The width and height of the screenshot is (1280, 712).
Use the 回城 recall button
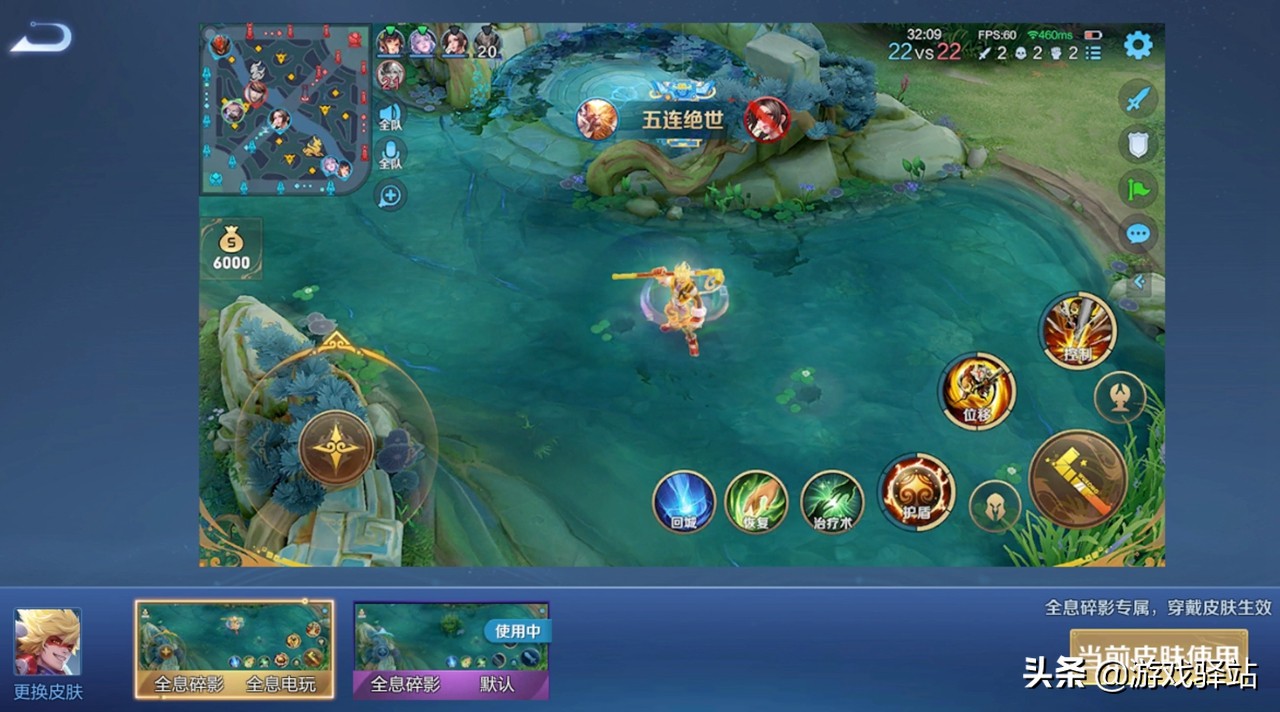click(x=684, y=500)
